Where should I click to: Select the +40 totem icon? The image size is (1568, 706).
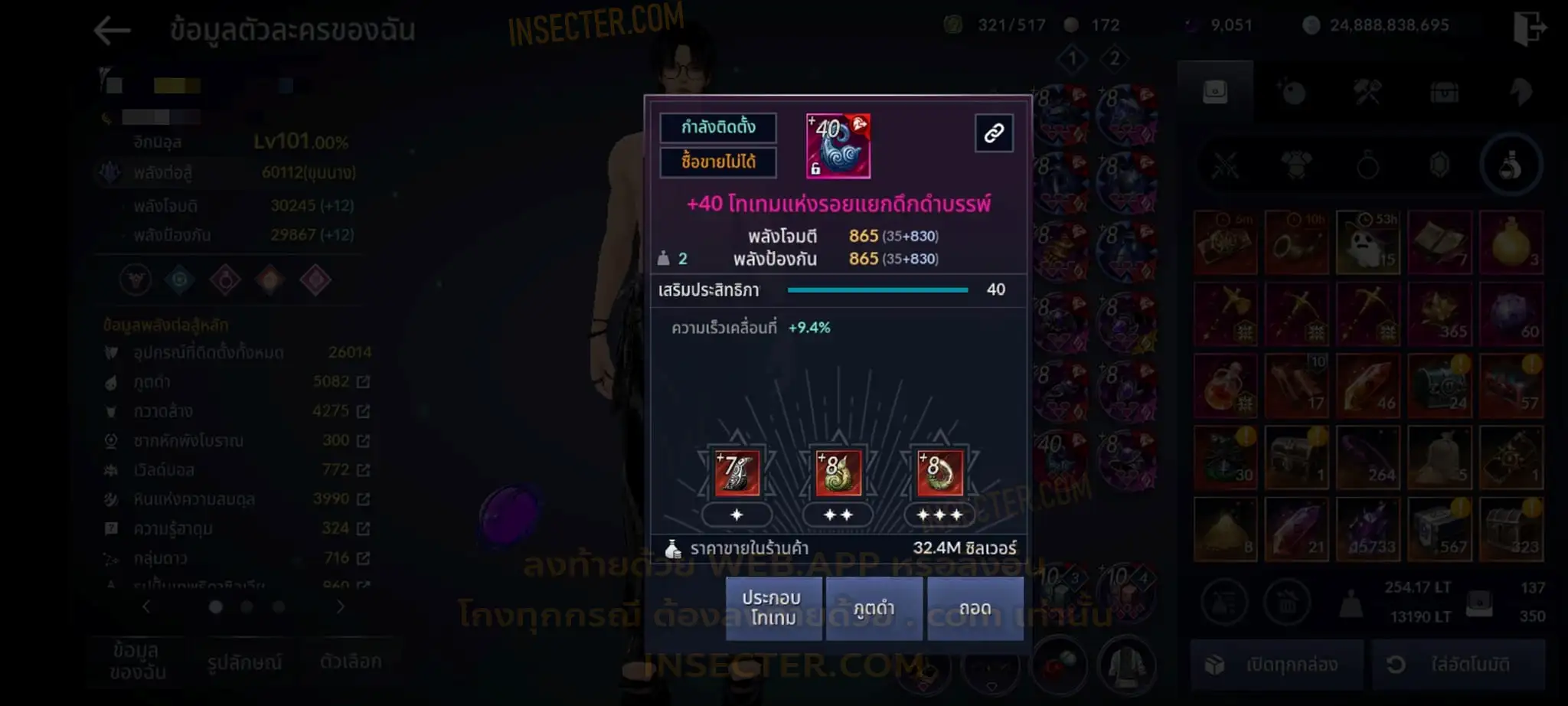838,145
